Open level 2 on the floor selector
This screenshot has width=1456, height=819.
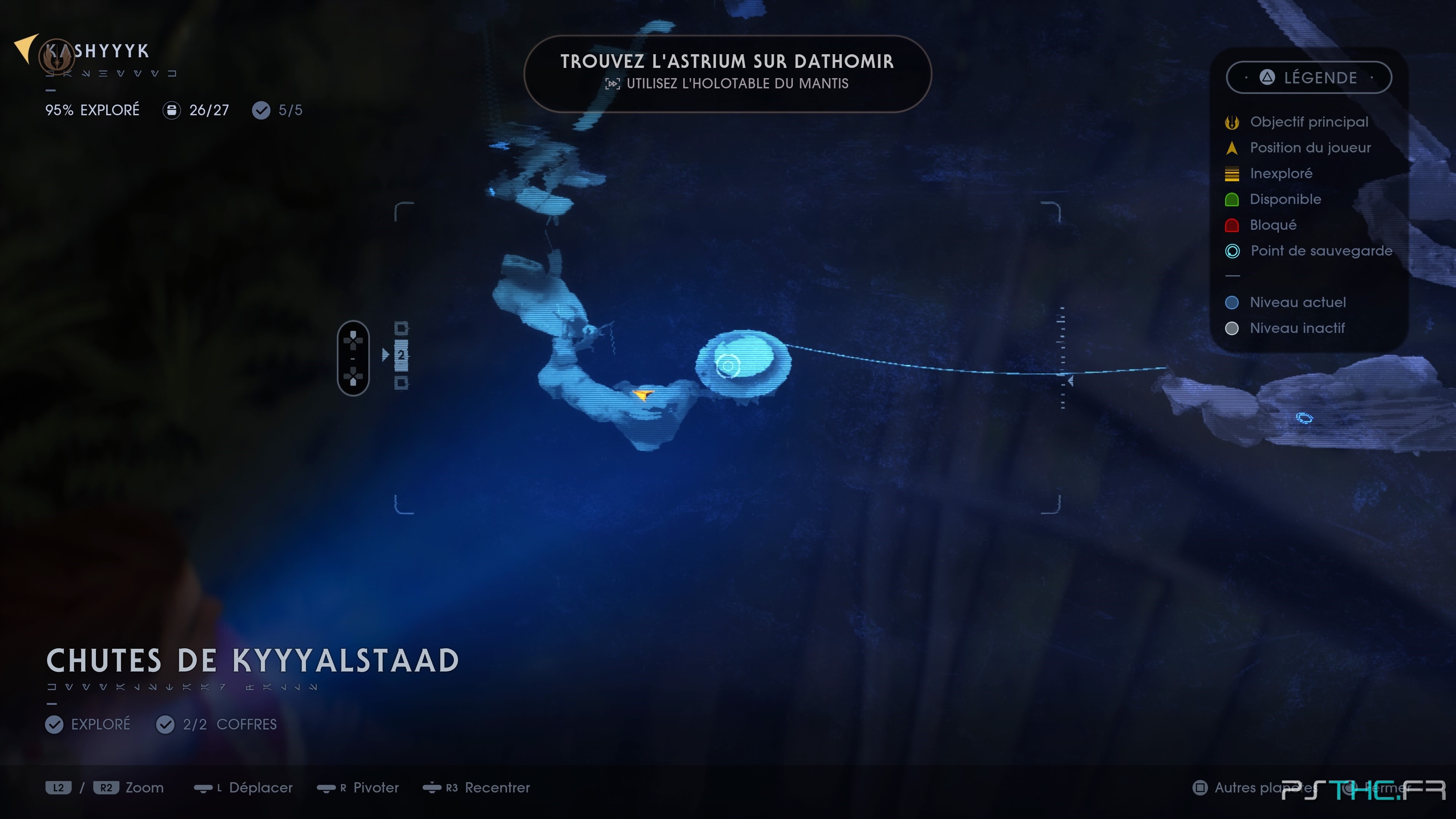click(x=402, y=356)
